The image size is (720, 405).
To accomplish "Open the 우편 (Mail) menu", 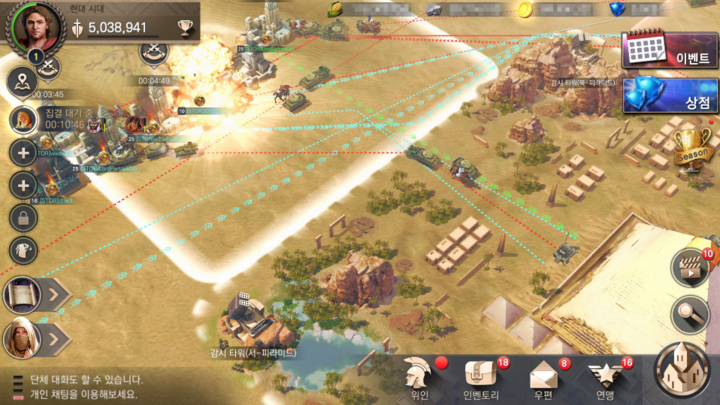I will [x=543, y=377].
